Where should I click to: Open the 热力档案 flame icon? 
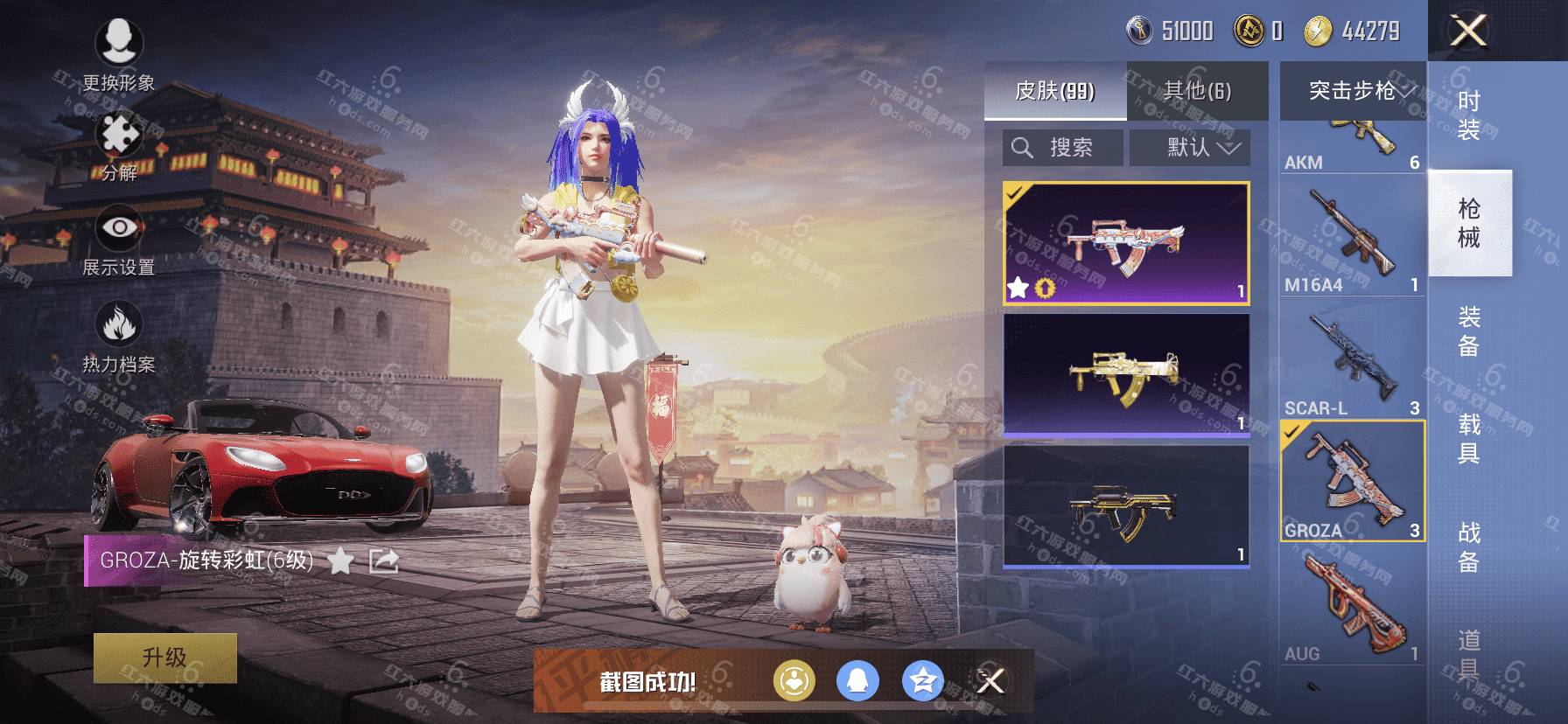119,337
